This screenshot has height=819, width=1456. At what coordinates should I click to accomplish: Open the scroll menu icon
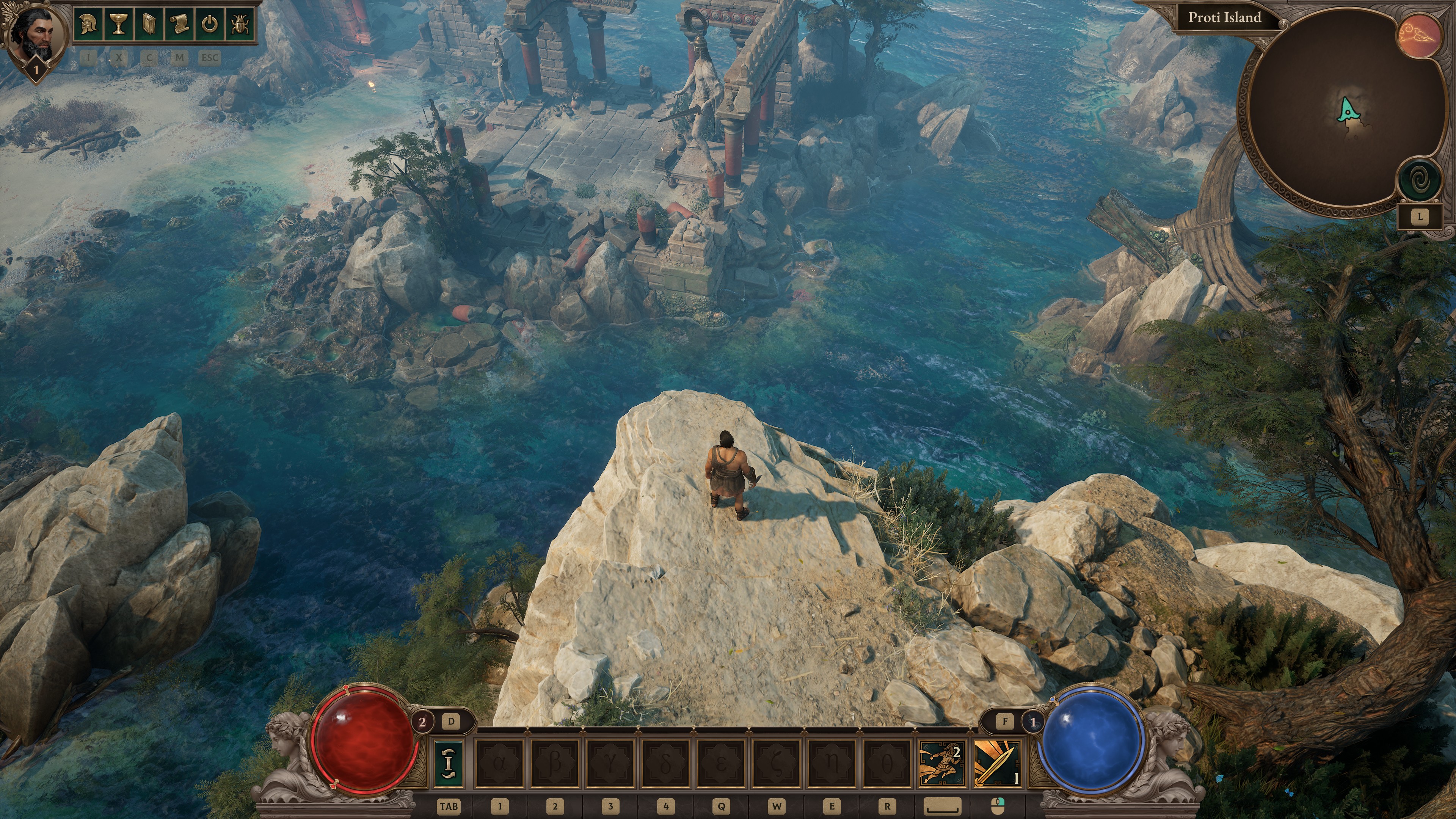click(179, 24)
